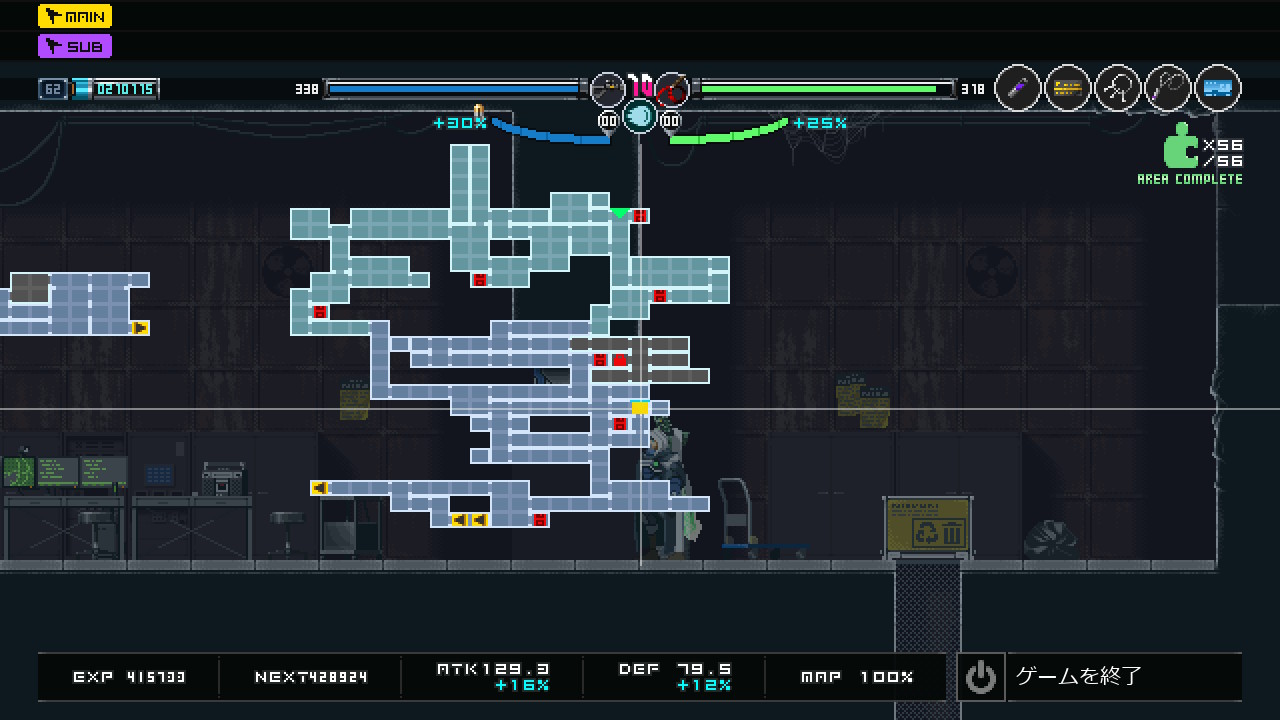Choose ゲームを終了 to quit the game

click(x=1078, y=676)
